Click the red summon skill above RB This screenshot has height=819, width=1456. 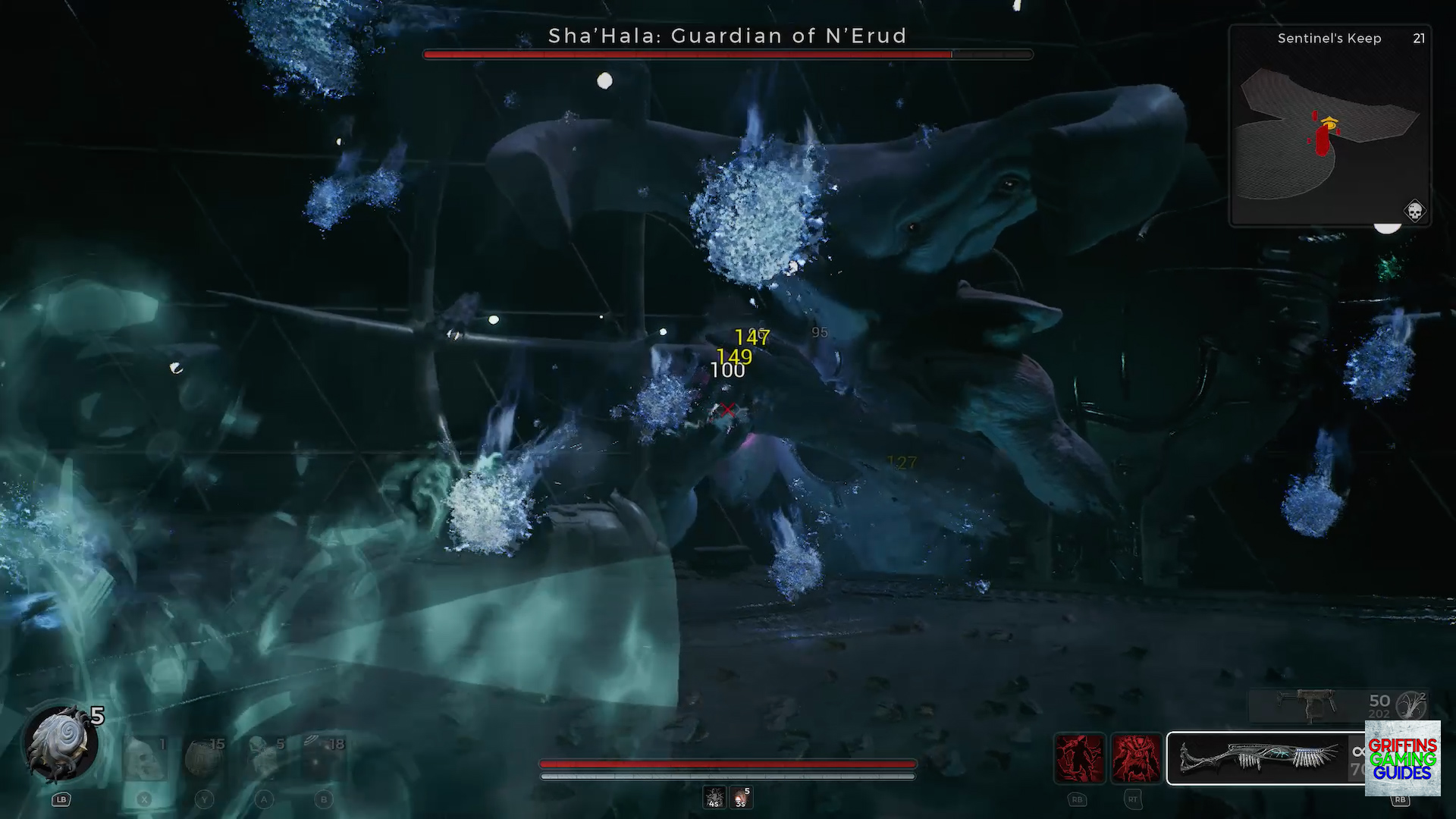click(1078, 758)
